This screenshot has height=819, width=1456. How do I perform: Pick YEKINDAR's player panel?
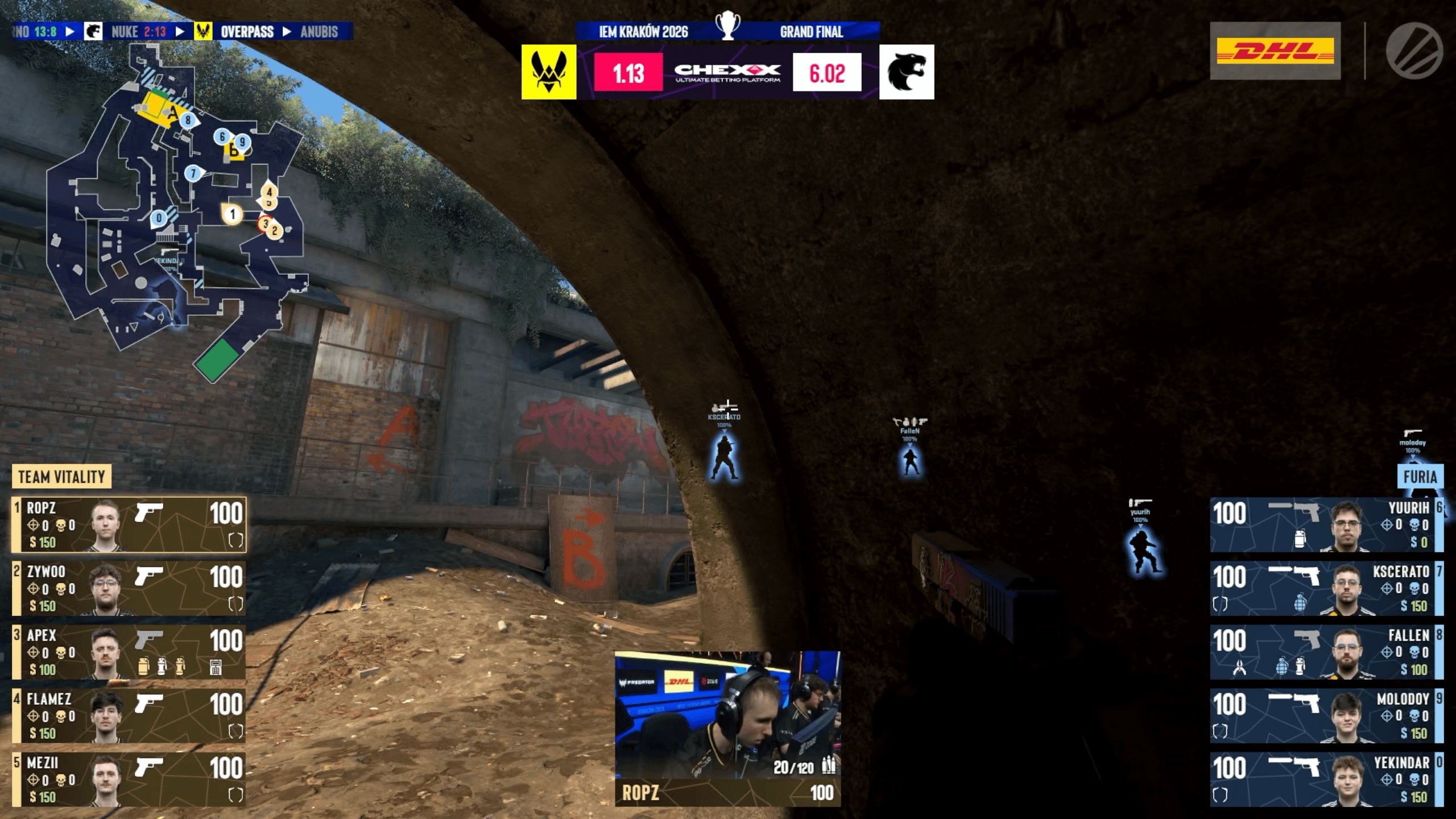click(x=1326, y=779)
